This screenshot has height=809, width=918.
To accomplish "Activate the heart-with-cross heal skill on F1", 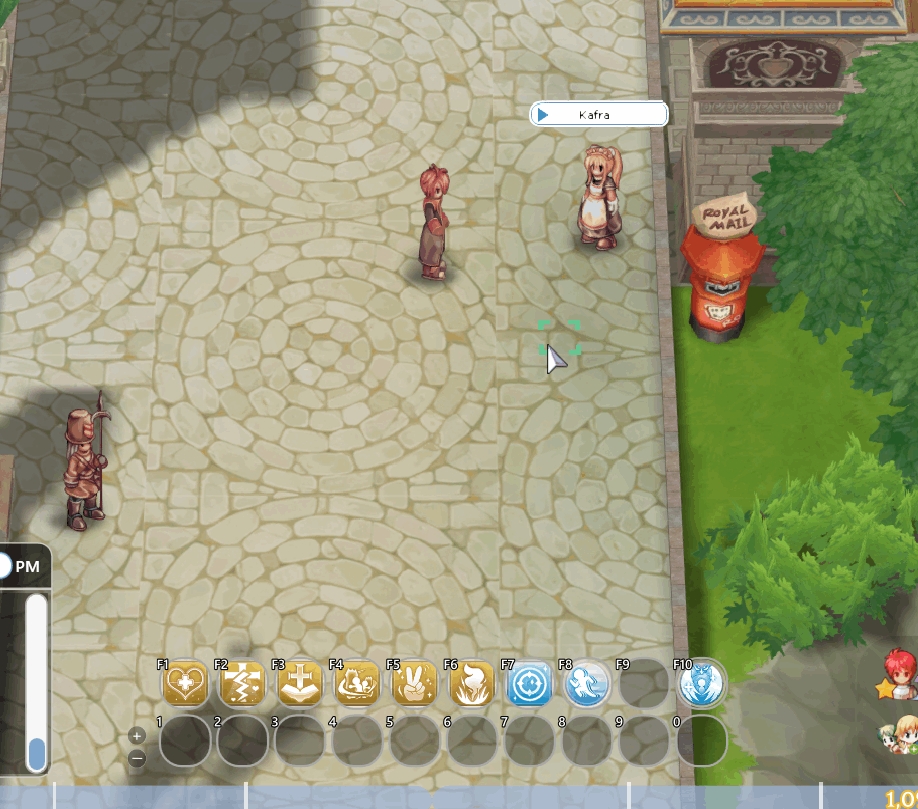I will point(185,684).
